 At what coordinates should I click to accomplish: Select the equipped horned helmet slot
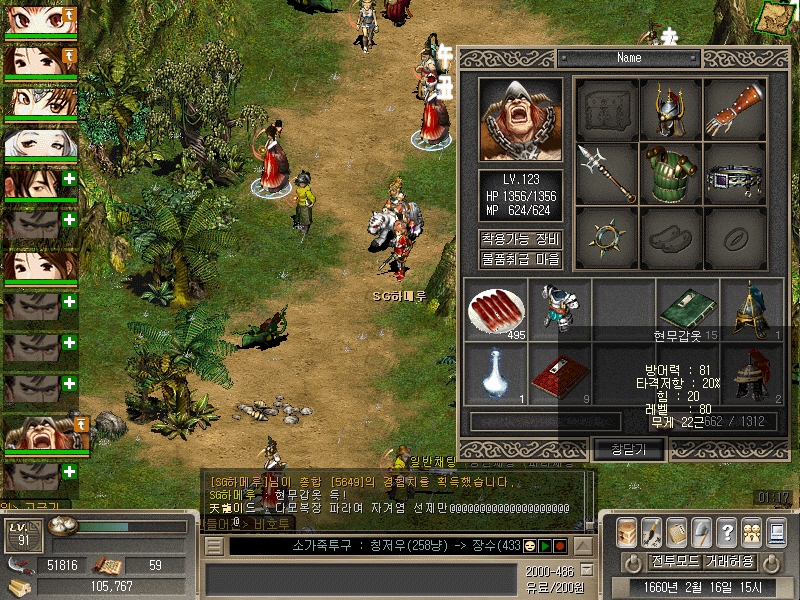click(670, 110)
